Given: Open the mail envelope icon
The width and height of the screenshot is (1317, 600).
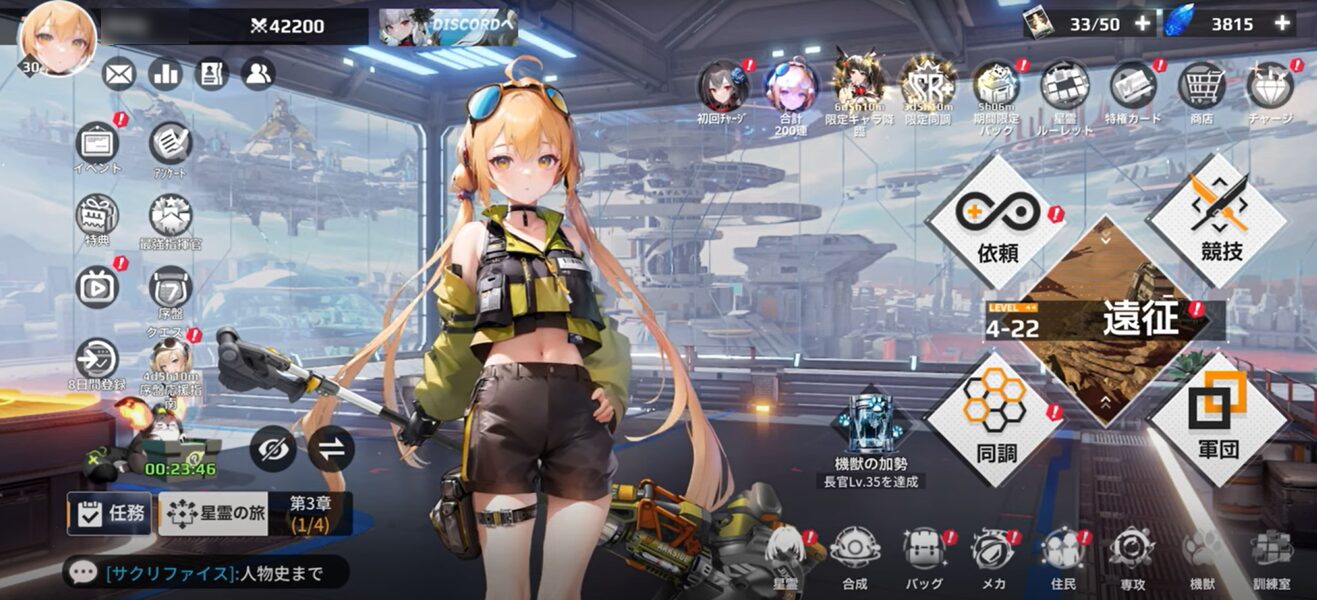Looking at the screenshot, I should tap(119, 73).
